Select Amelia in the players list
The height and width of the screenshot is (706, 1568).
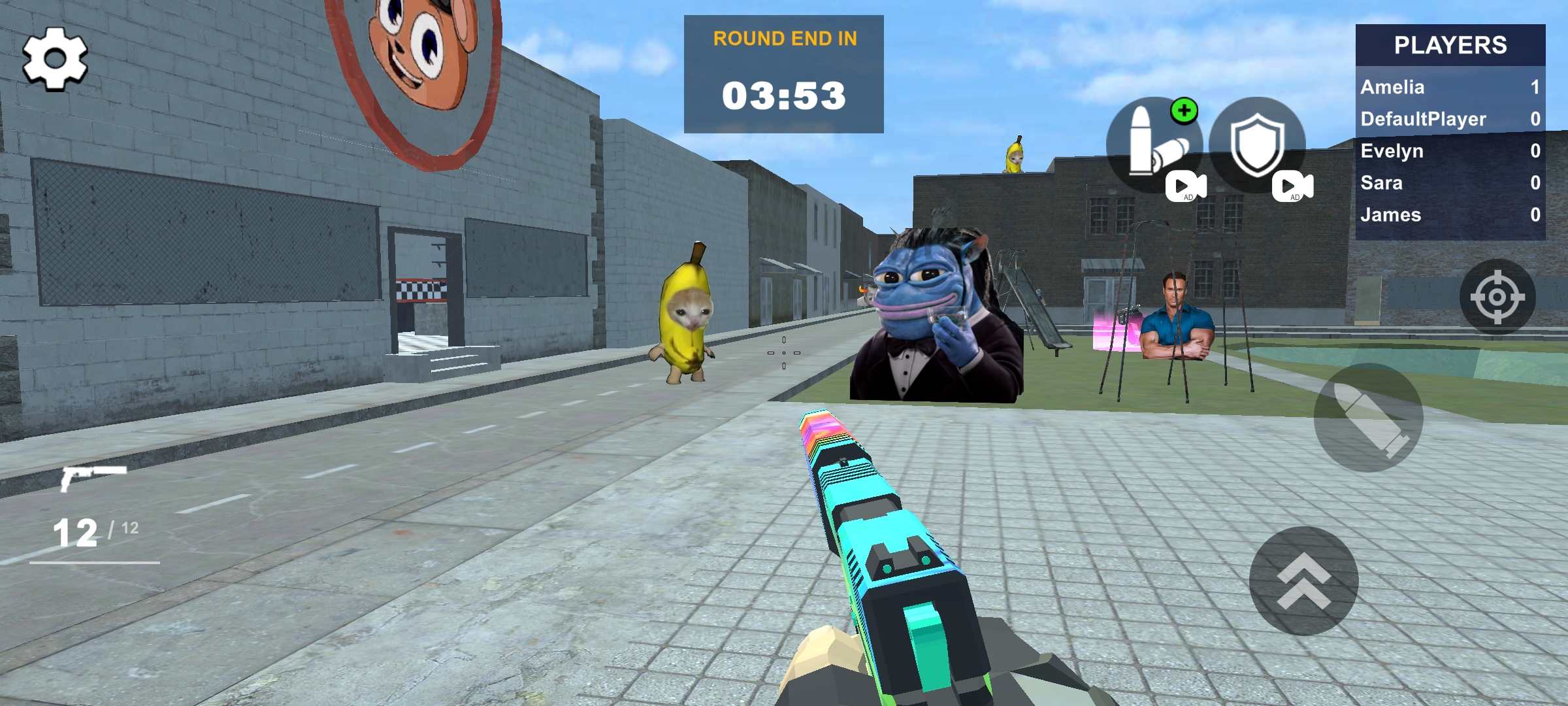tap(1450, 87)
